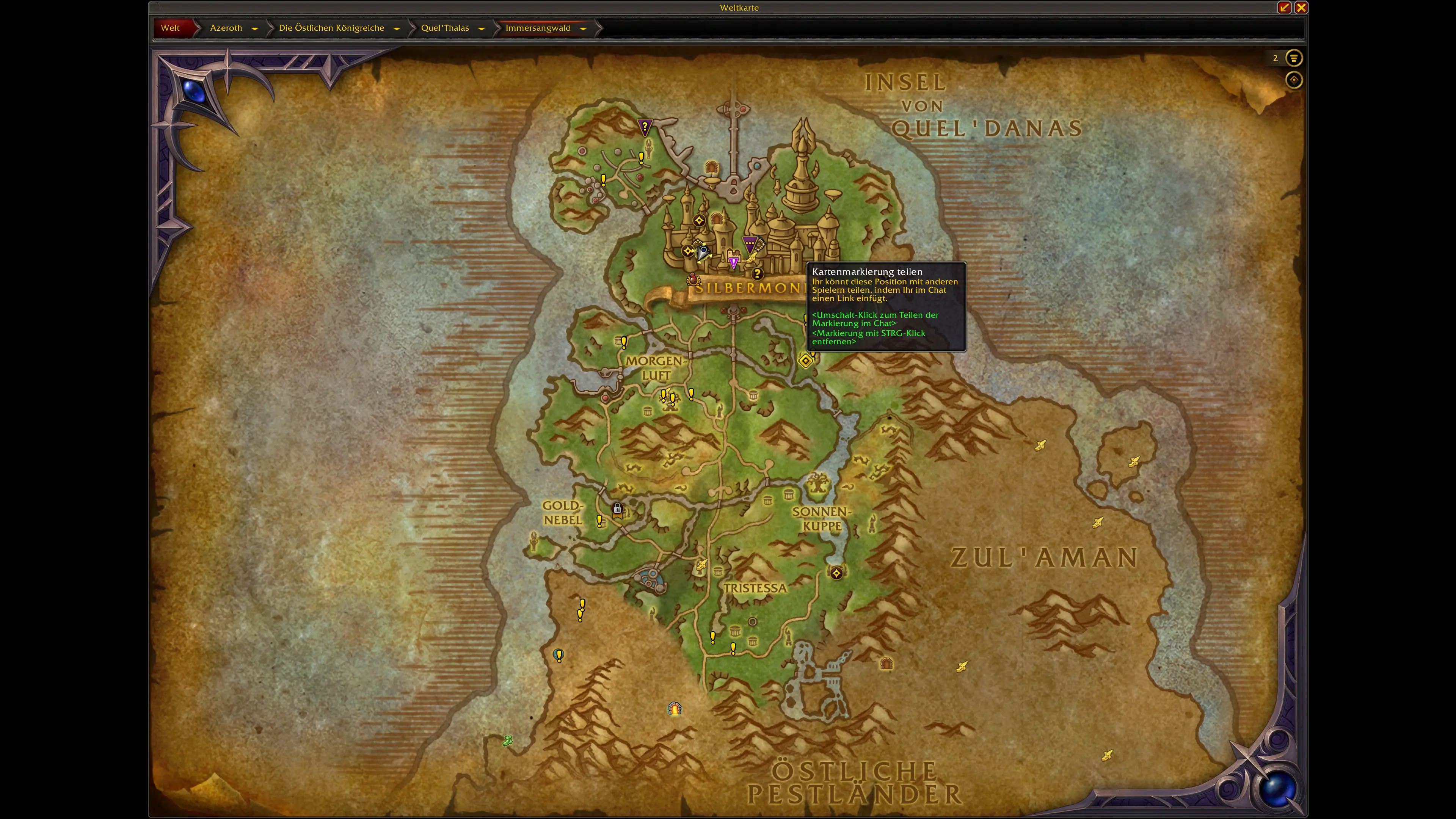Switch to Die Östlichen Königreiche map

(x=331, y=28)
